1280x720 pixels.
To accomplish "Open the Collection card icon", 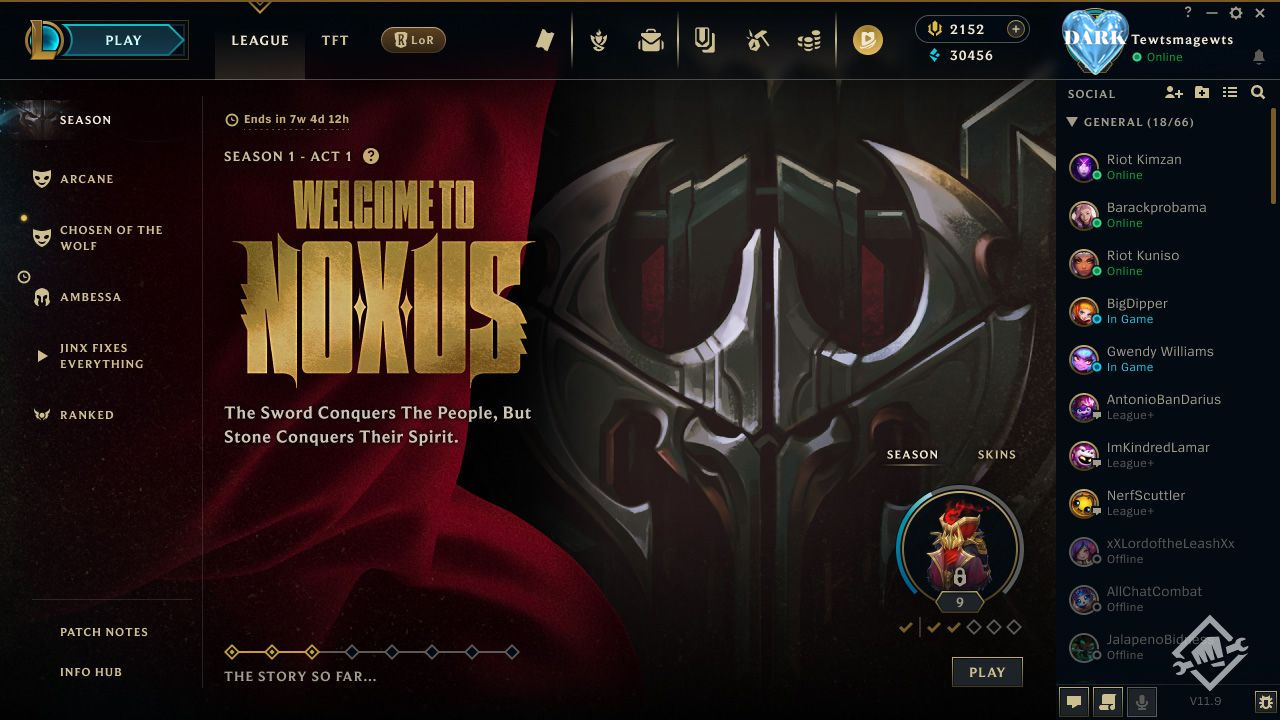I will (706, 40).
